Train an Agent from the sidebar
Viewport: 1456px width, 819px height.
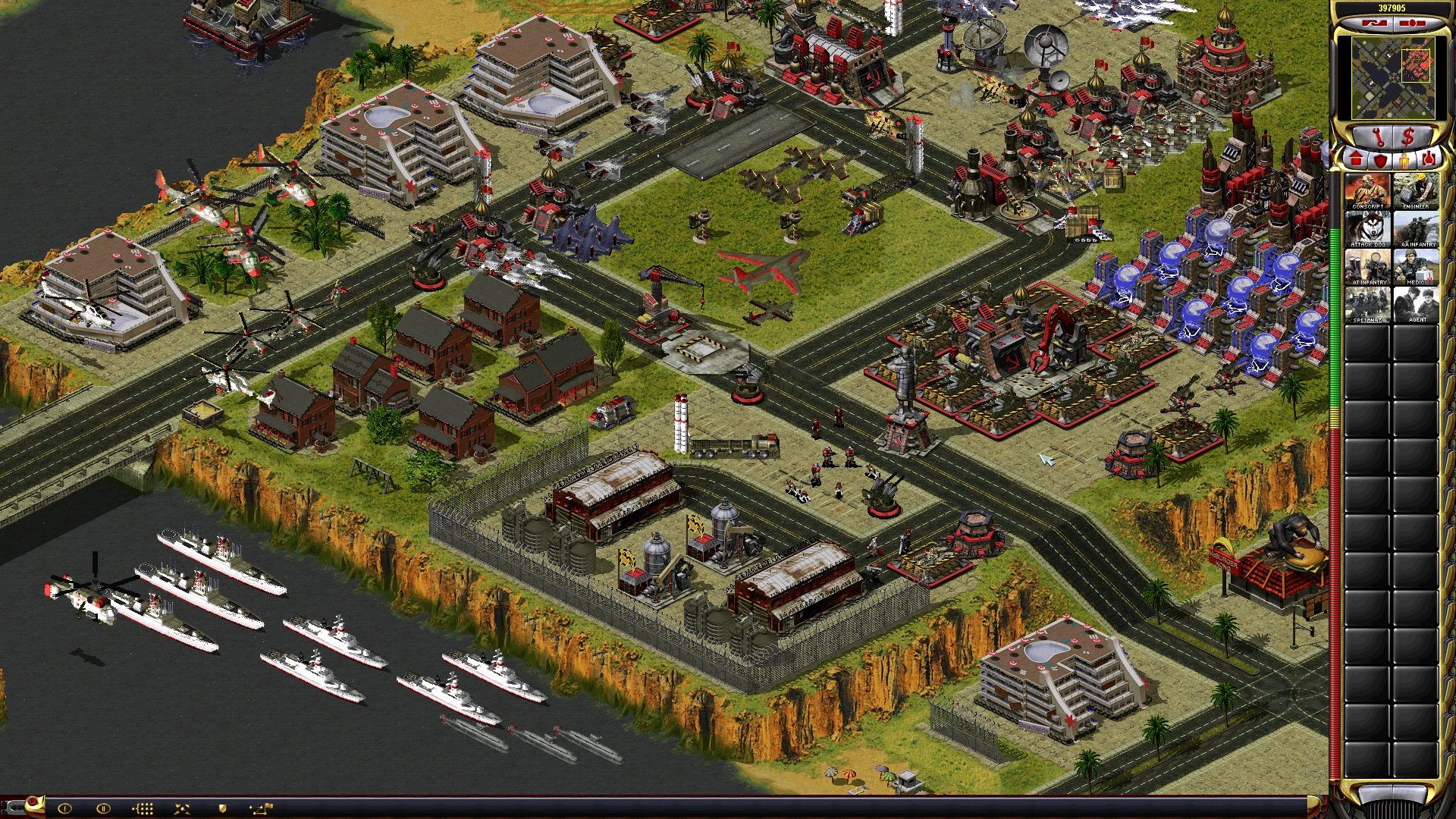click(1416, 304)
